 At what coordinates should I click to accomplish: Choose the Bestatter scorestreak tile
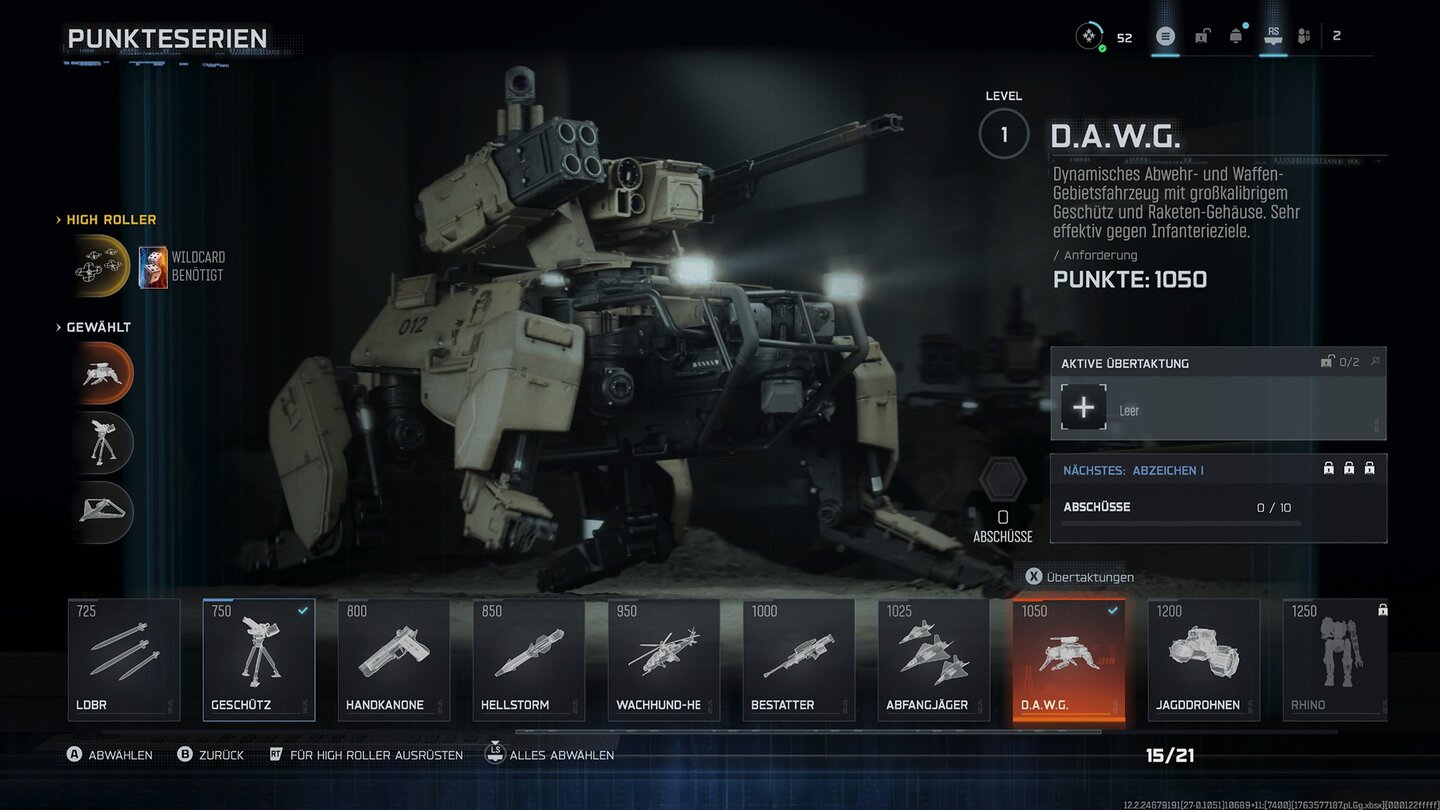799,659
